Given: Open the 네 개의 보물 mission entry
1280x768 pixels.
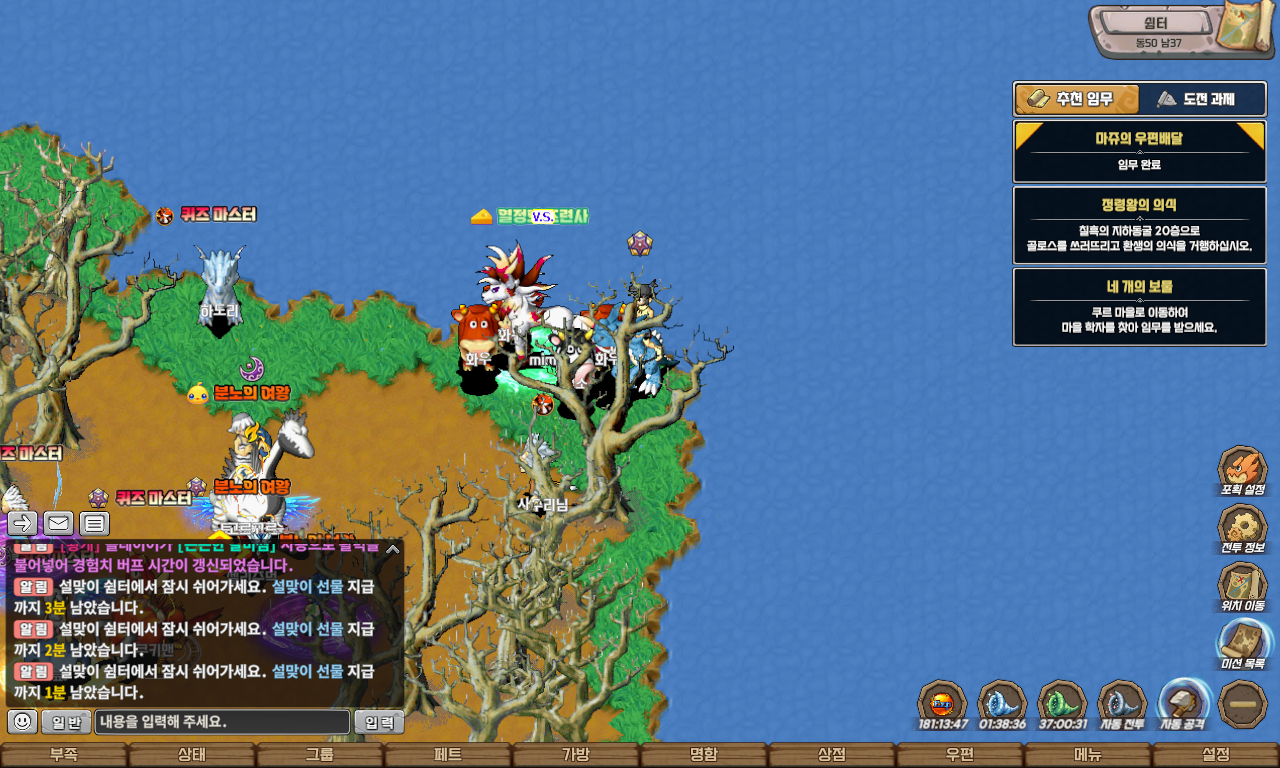Looking at the screenshot, I should click(1139, 306).
